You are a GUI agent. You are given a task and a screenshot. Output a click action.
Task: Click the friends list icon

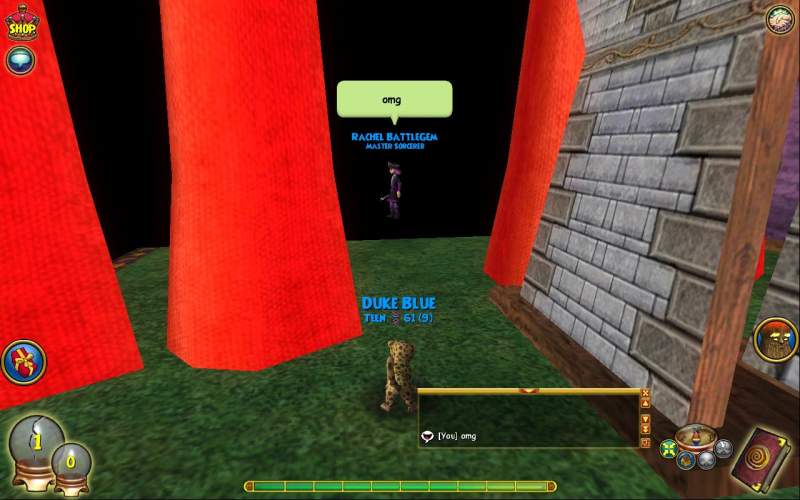[x=780, y=18]
